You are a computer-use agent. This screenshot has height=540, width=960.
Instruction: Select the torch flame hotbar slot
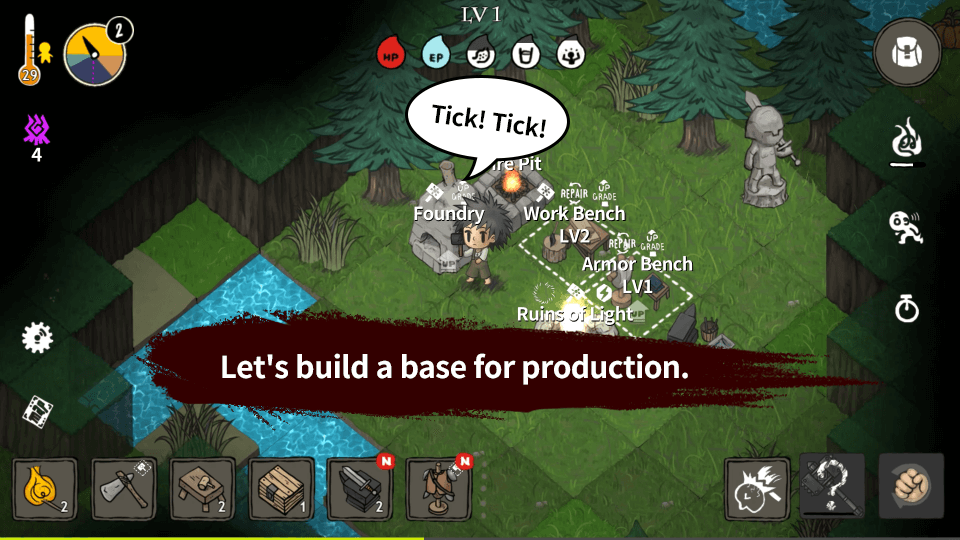click(x=45, y=489)
